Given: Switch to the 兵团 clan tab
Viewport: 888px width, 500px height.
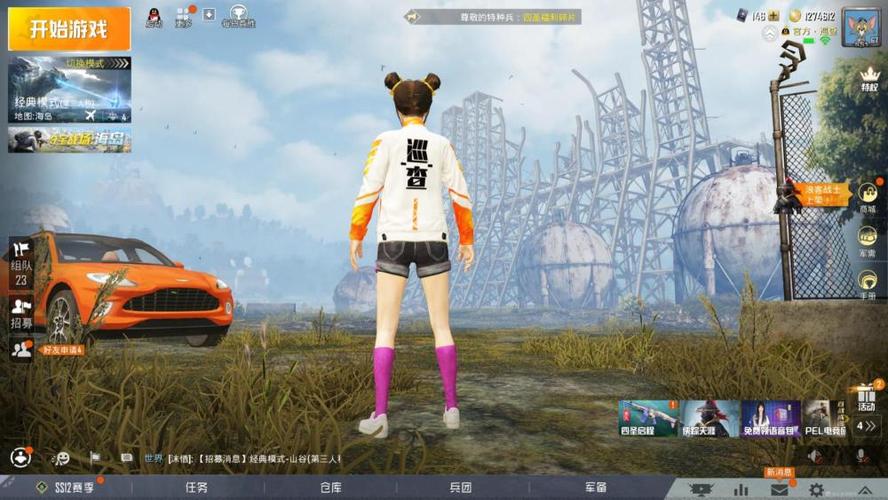Looking at the screenshot, I should coord(460,488).
